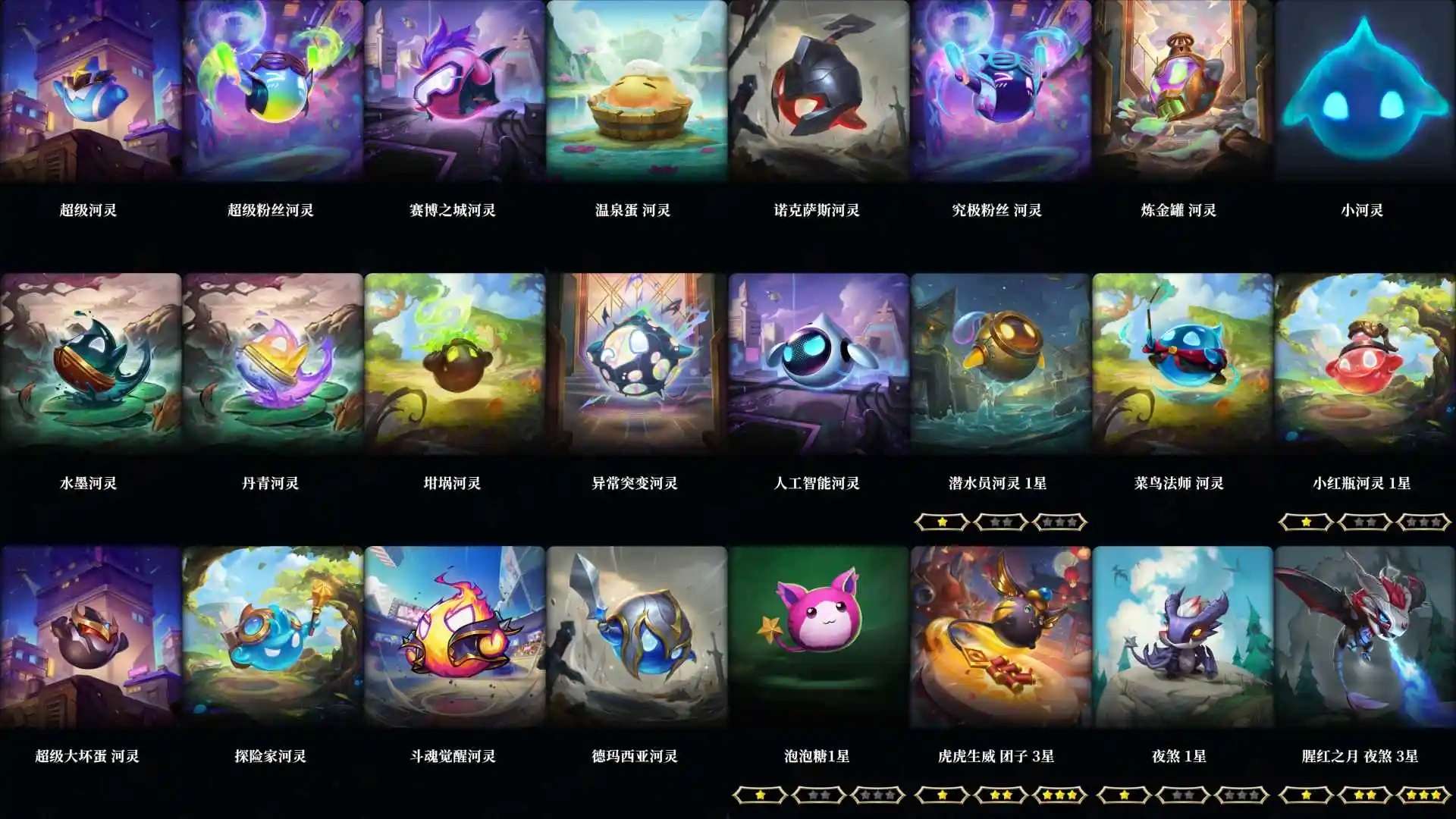Switch 夜煞 to the 2-star variant
This screenshot has height=819, width=1456.
[x=1180, y=794]
